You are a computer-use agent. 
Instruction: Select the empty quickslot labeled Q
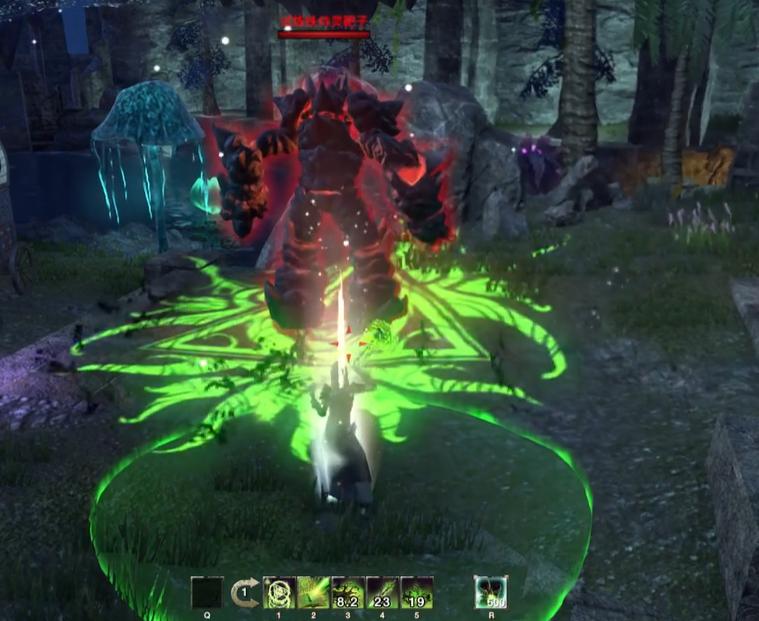206,592
